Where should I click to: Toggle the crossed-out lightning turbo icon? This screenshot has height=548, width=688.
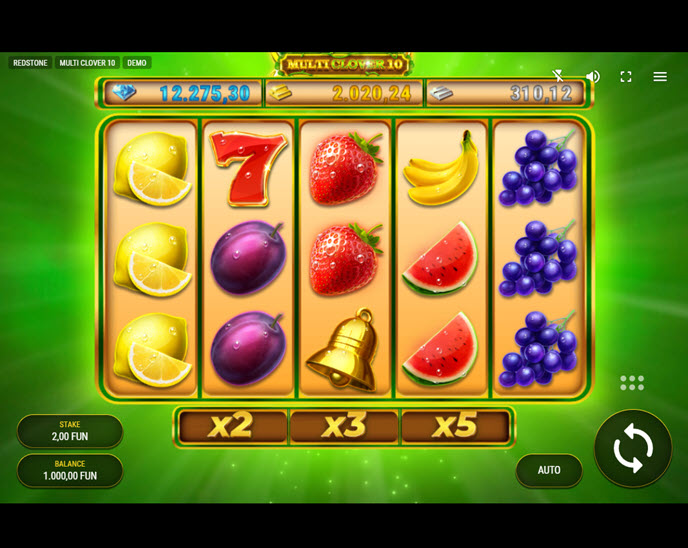(559, 77)
